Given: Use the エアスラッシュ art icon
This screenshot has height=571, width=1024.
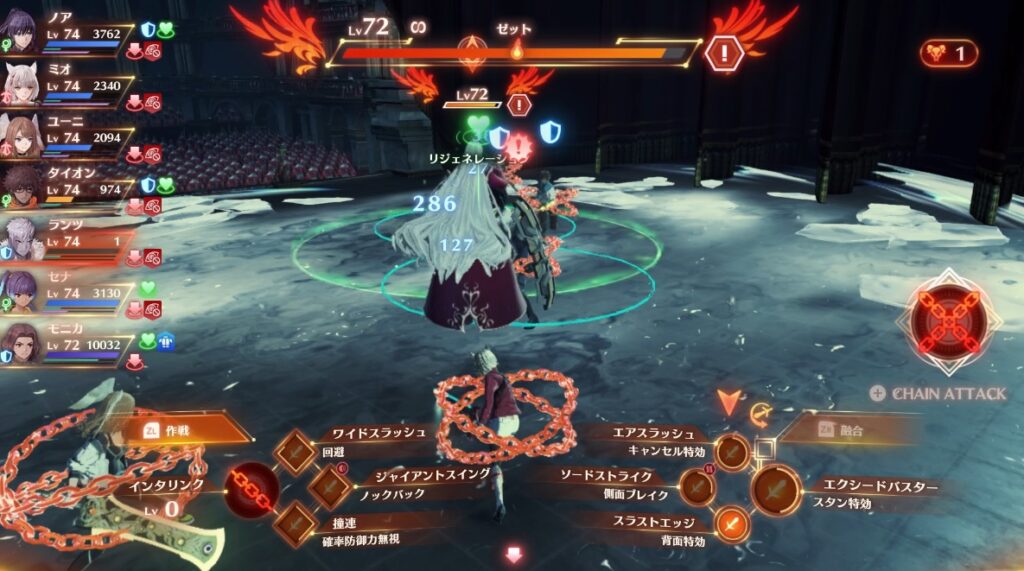Looking at the screenshot, I should tap(732, 451).
